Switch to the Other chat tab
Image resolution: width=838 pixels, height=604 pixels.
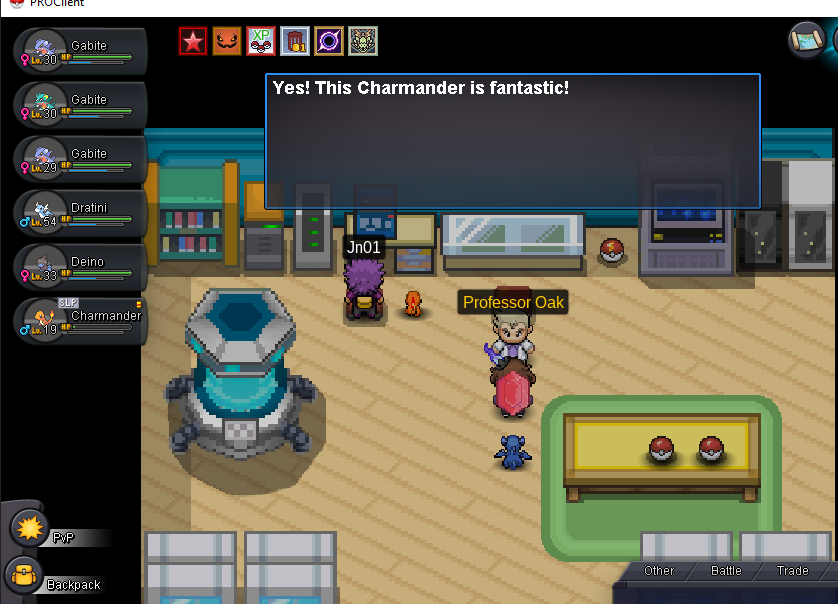(x=659, y=571)
